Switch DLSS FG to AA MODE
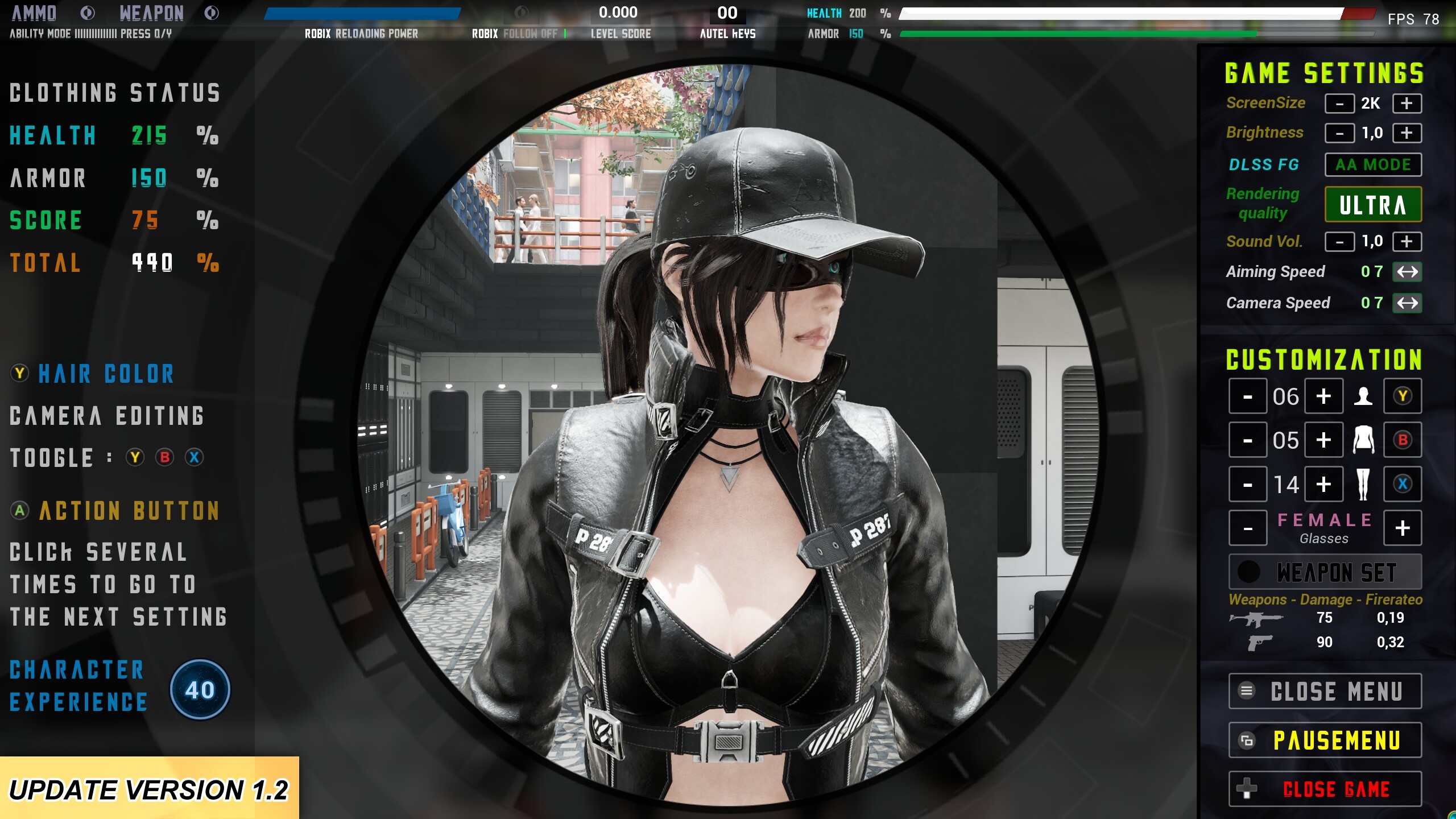1456x819 pixels. tap(1373, 164)
